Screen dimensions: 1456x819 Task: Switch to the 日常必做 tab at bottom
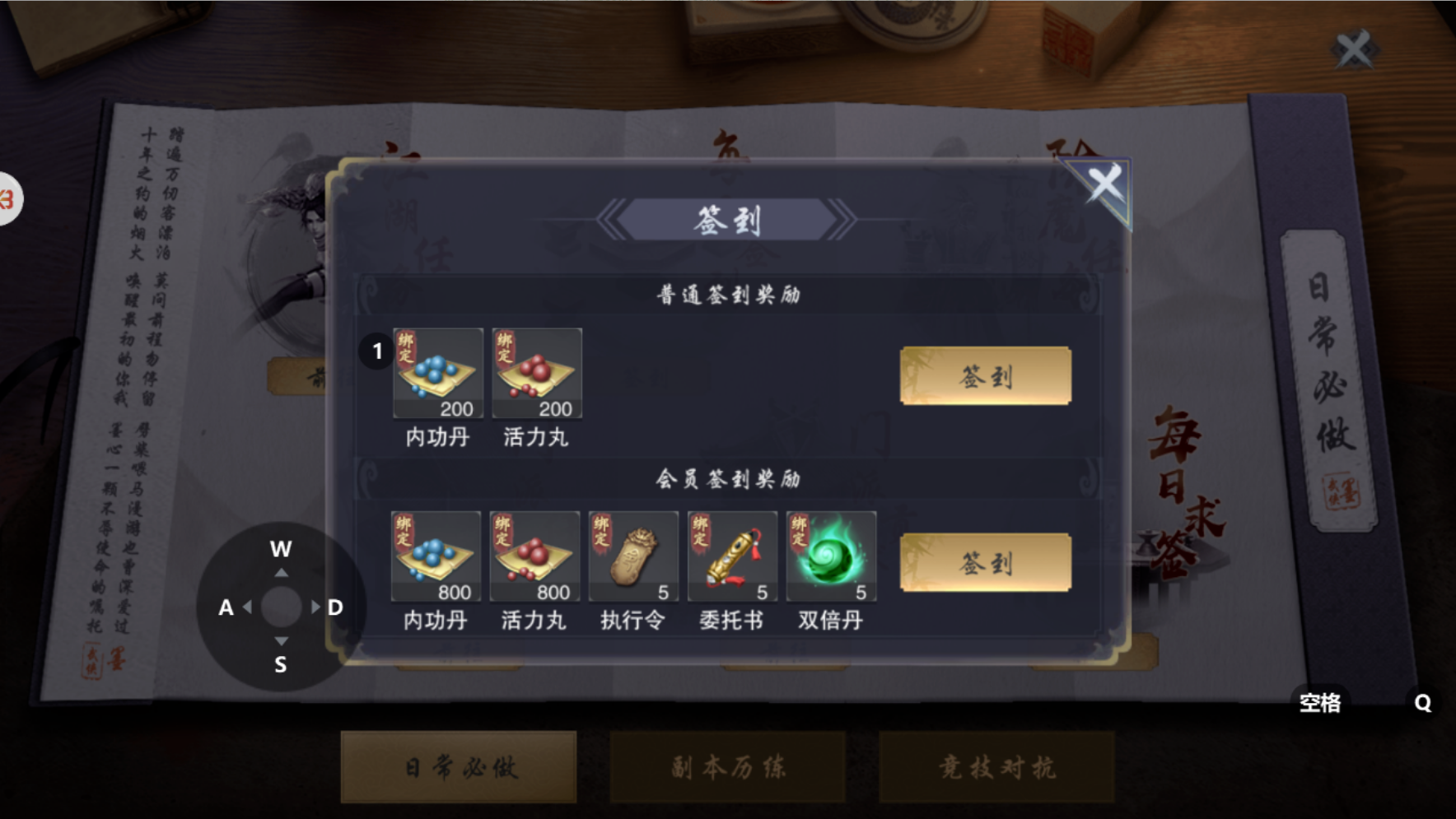tap(459, 766)
